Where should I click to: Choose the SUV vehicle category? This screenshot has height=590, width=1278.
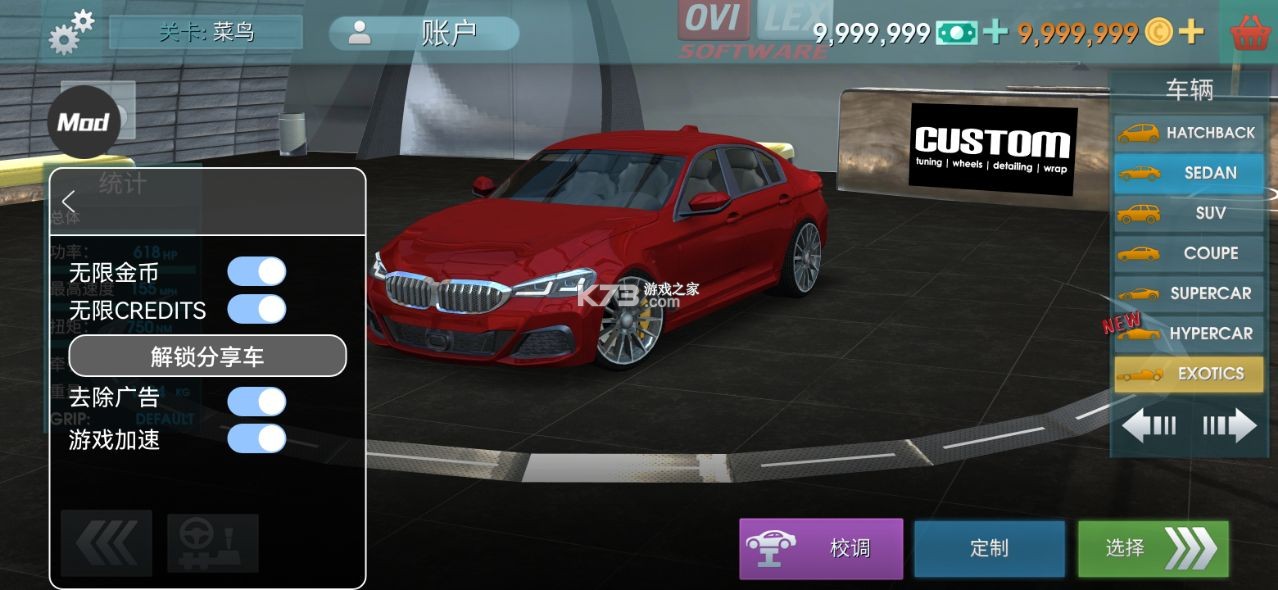(x=1189, y=213)
